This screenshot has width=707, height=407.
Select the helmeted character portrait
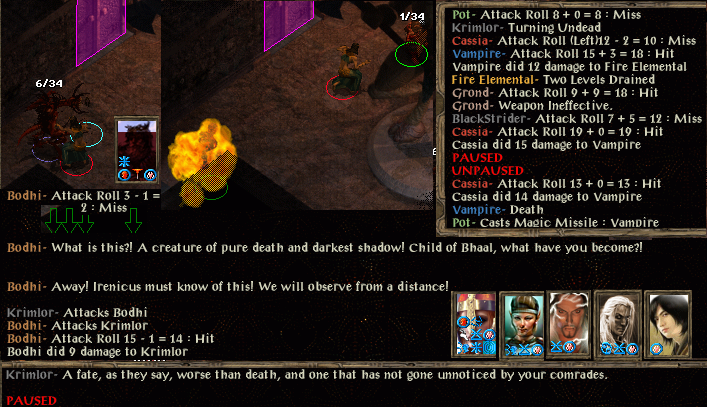click(474, 315)
